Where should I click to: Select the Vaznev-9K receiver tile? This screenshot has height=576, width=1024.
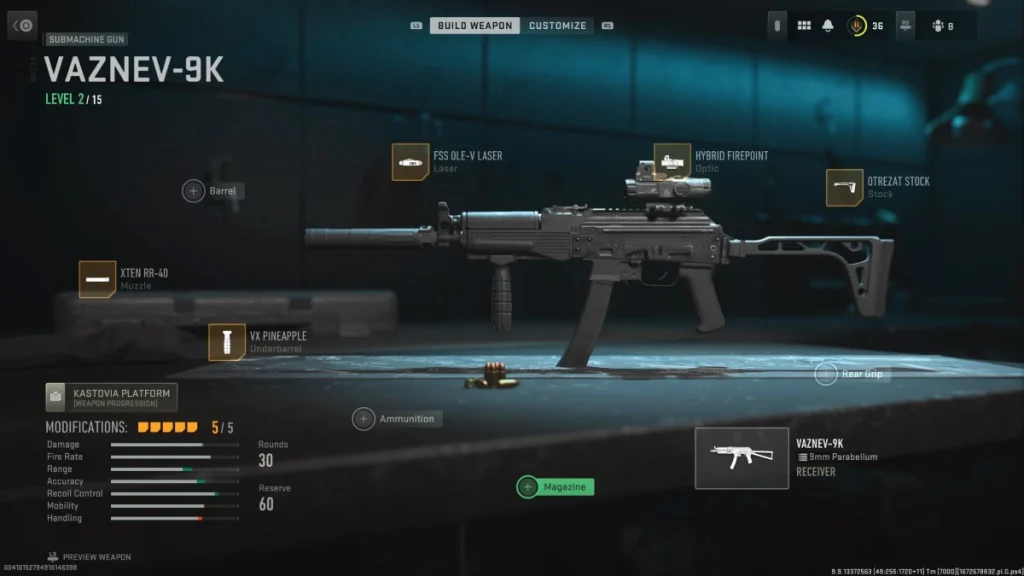[x=741, y=458]
